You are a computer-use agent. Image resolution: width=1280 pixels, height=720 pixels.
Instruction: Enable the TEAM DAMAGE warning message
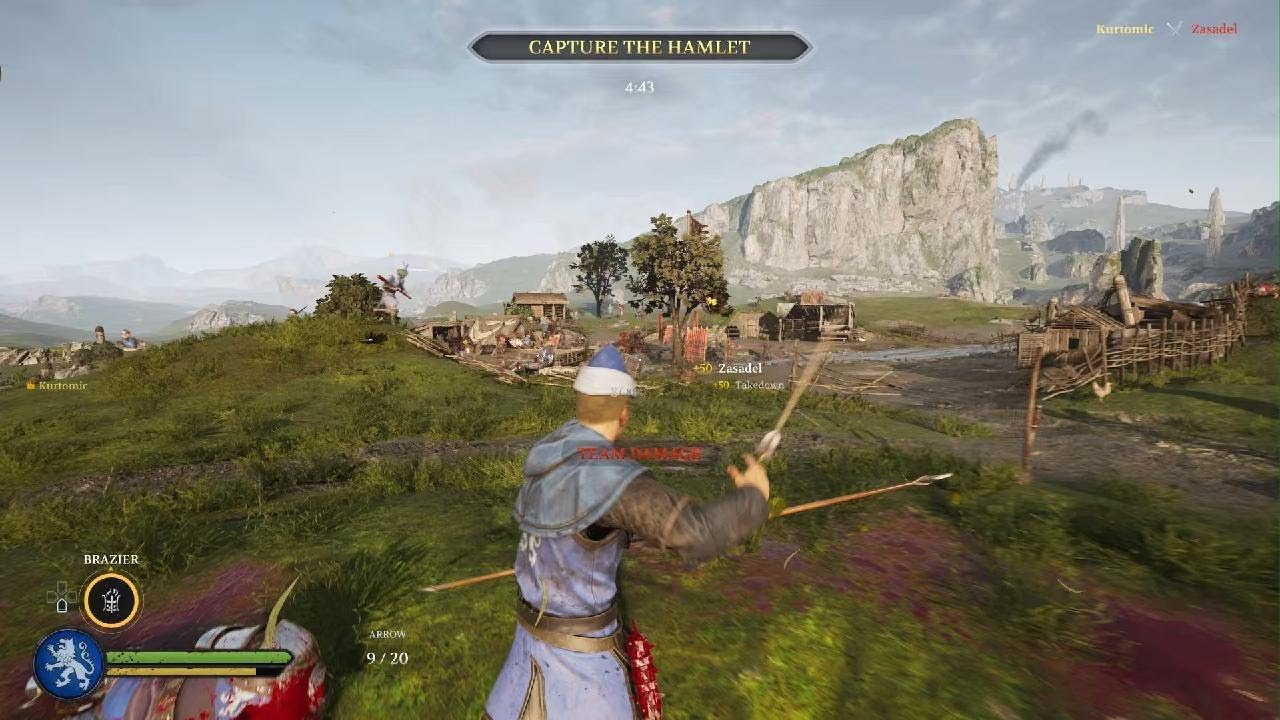[637, 453]
